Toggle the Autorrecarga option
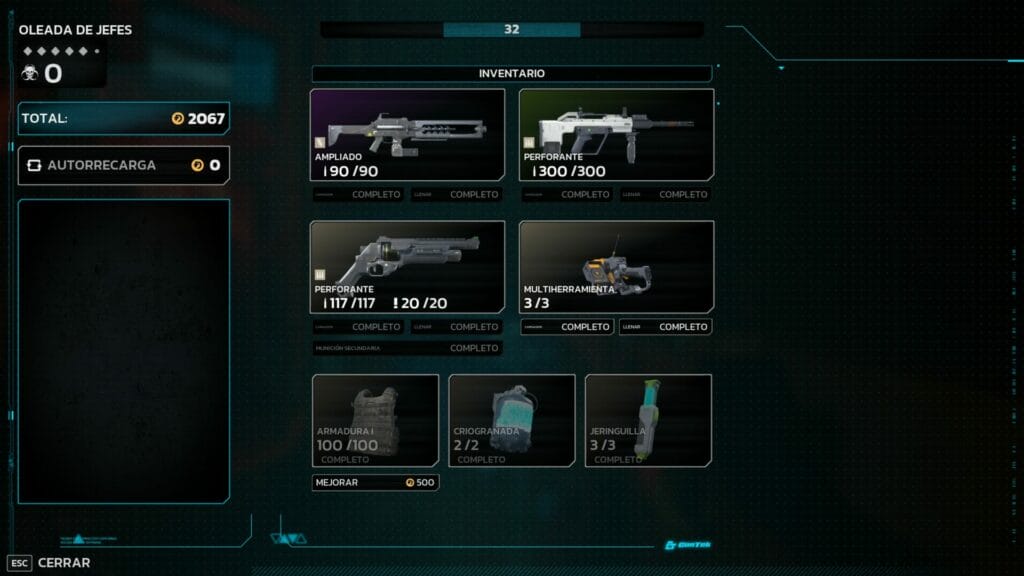1024x576 pixels. tap(123, 165)
